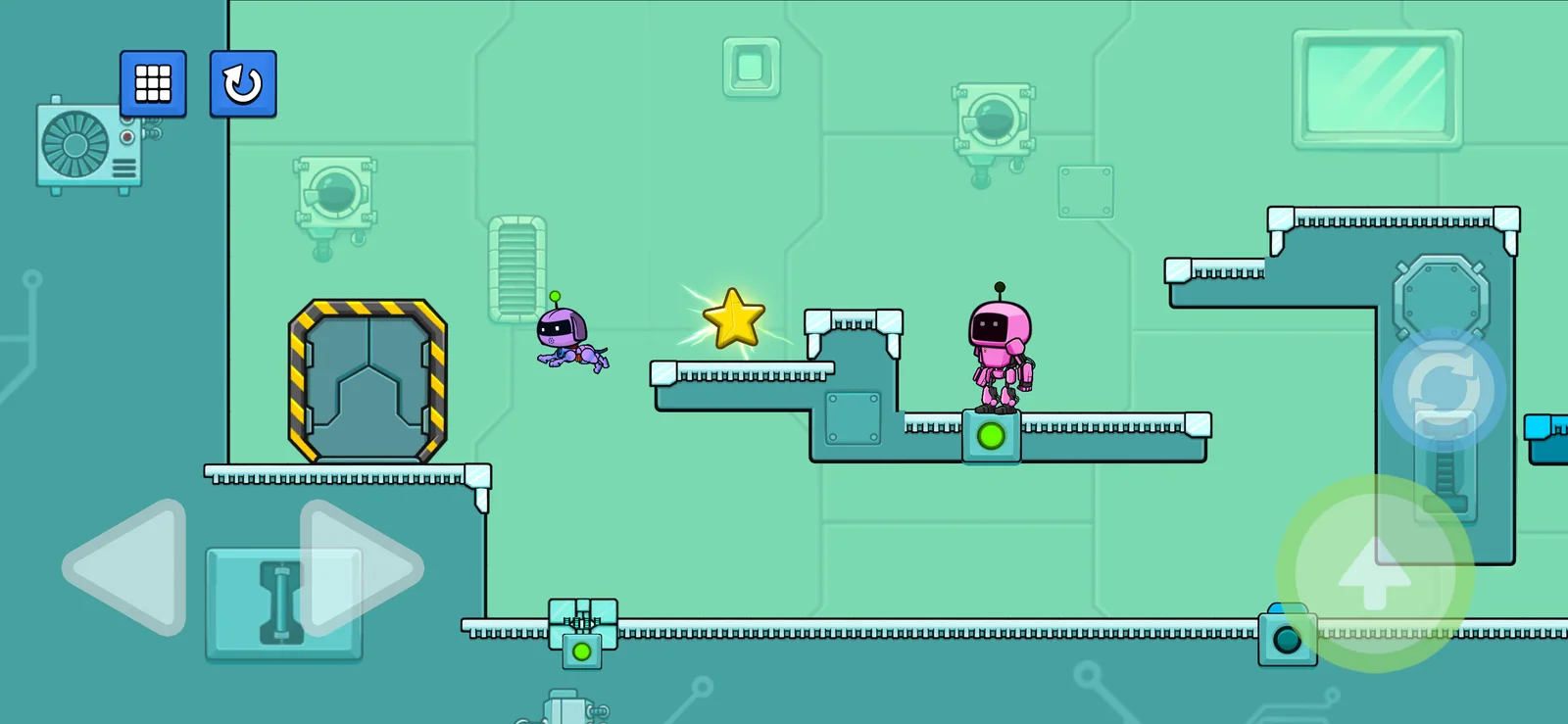This screenshot has width=1568, height=724.
Task: Tap the circular swap-character arrows icon
Action: [1443, 390]
